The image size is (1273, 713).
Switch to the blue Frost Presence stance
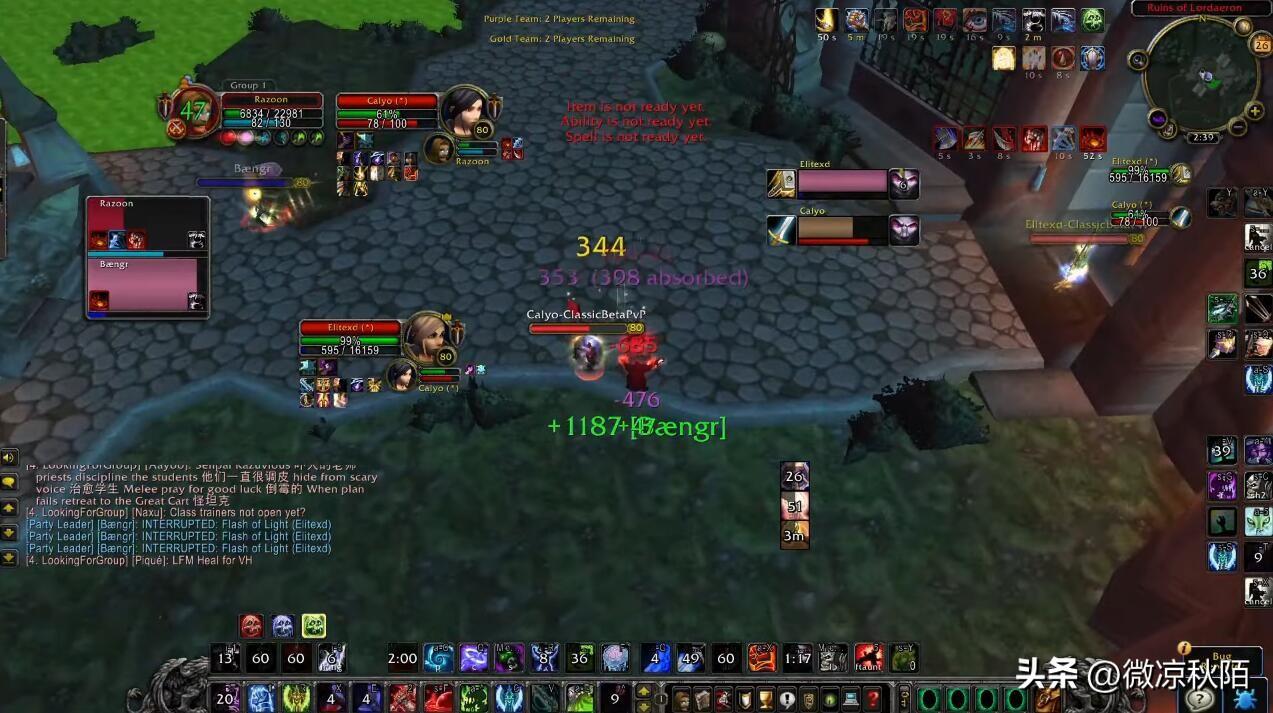[x=283, y=627]
